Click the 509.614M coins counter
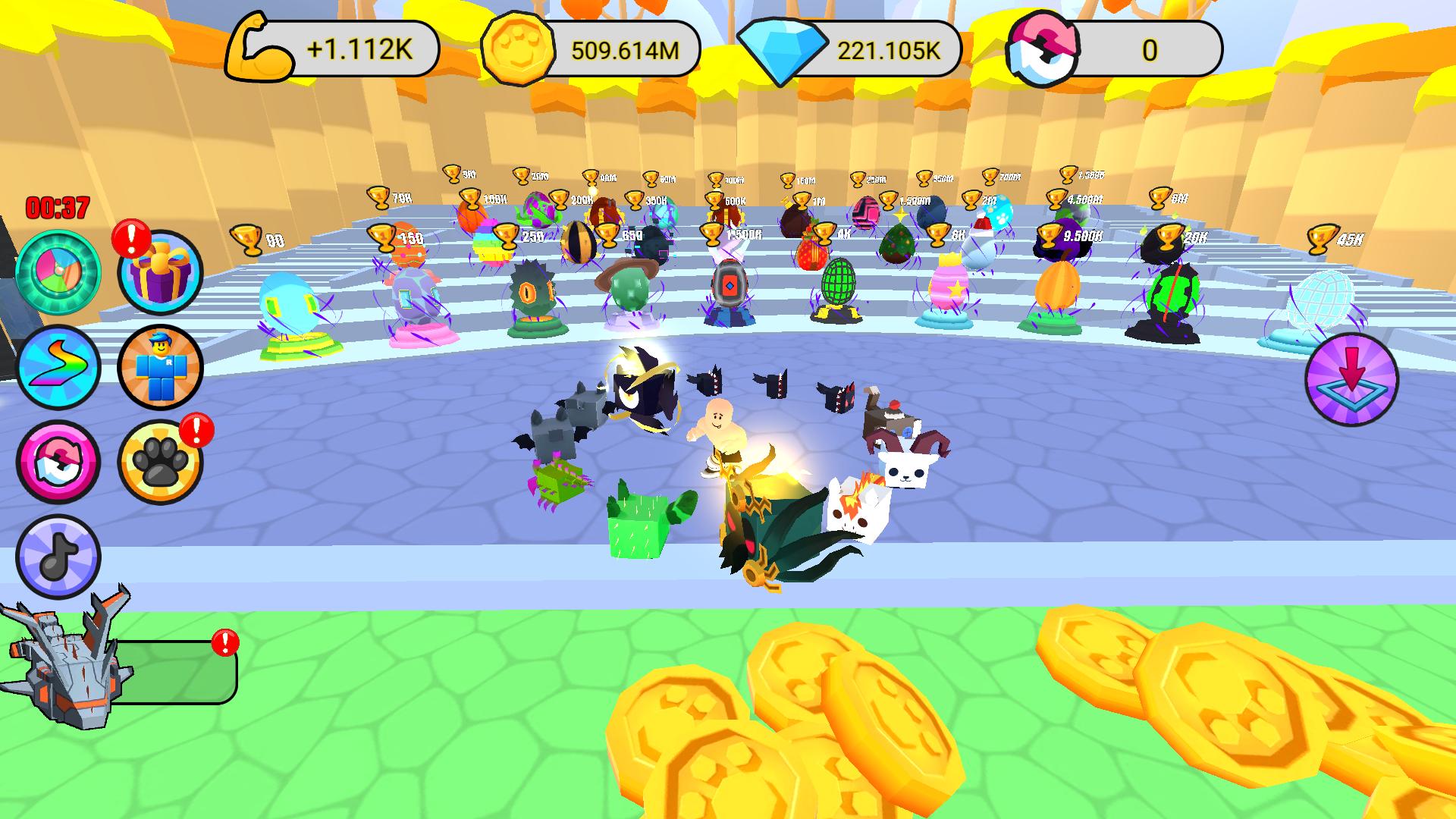Viewport: 1456px width, 819px height. (623, 48)
